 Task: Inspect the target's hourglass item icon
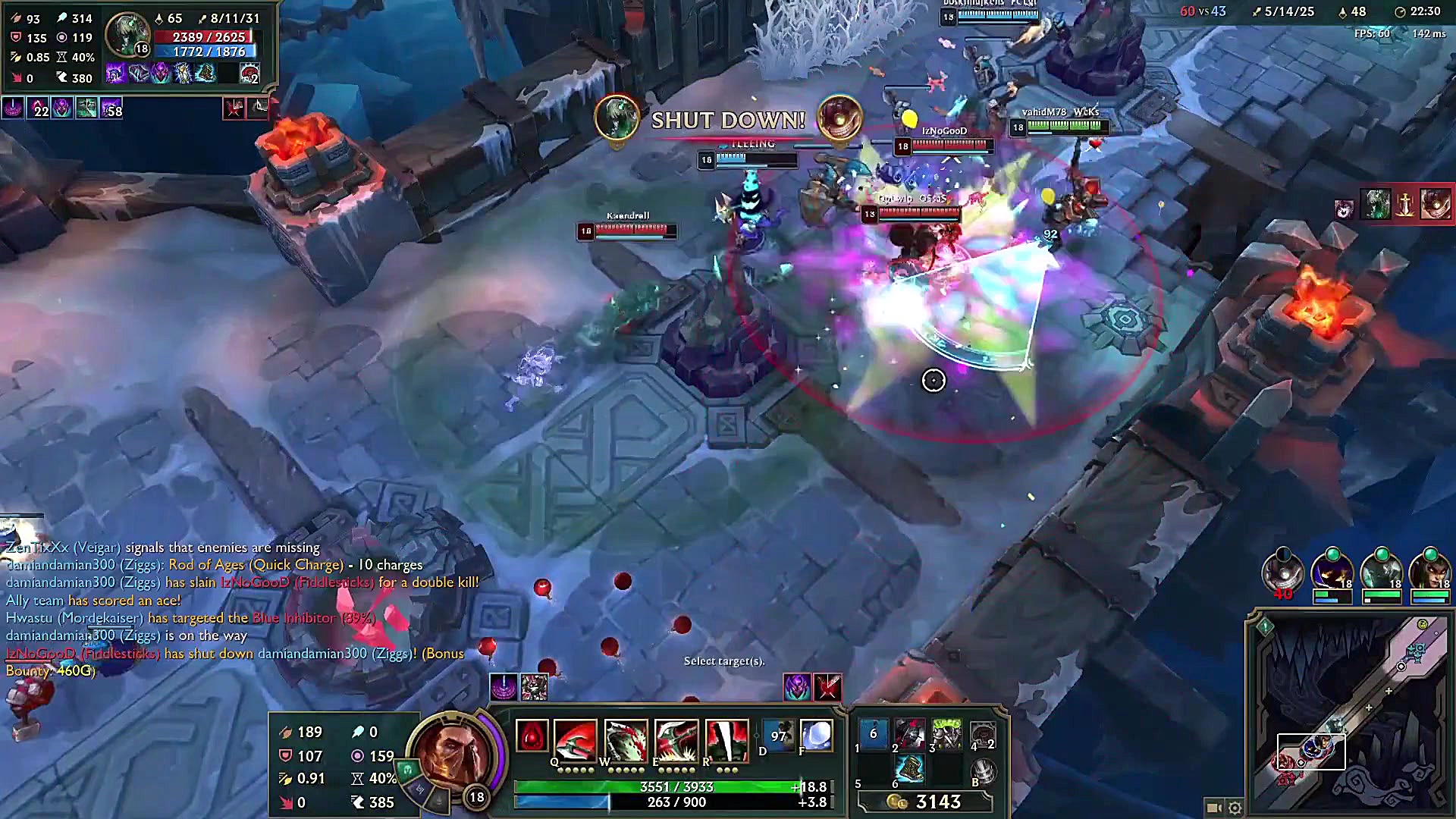183,73
